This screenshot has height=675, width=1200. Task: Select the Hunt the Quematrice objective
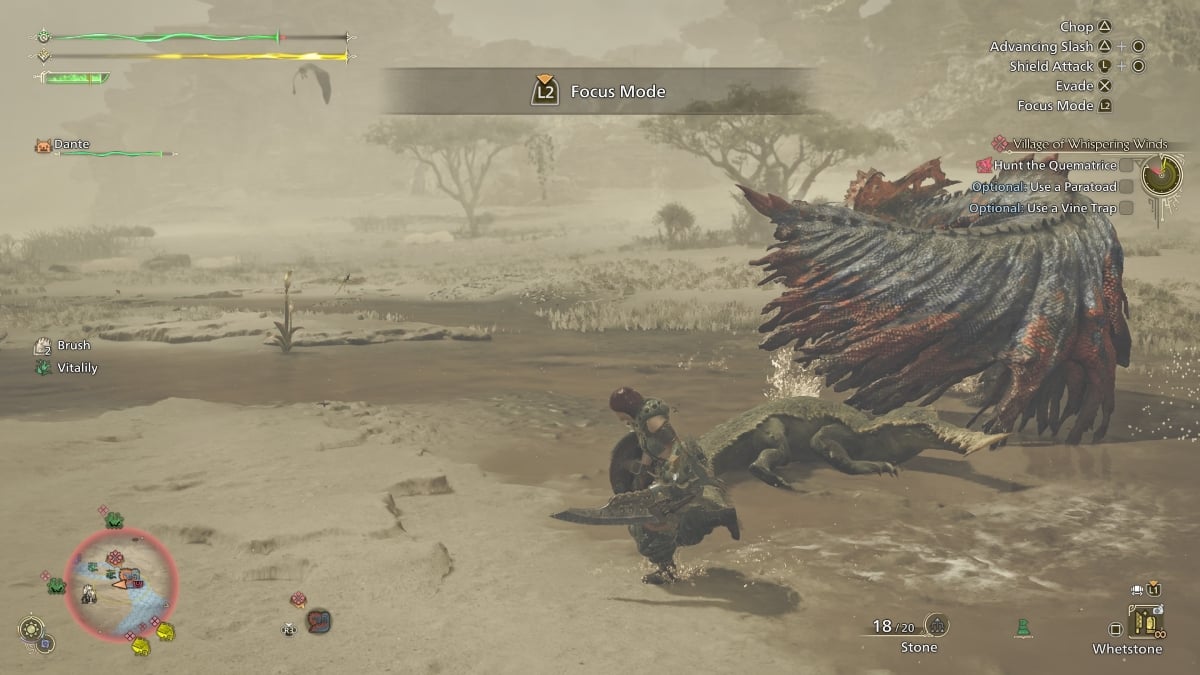(1055, 165)
